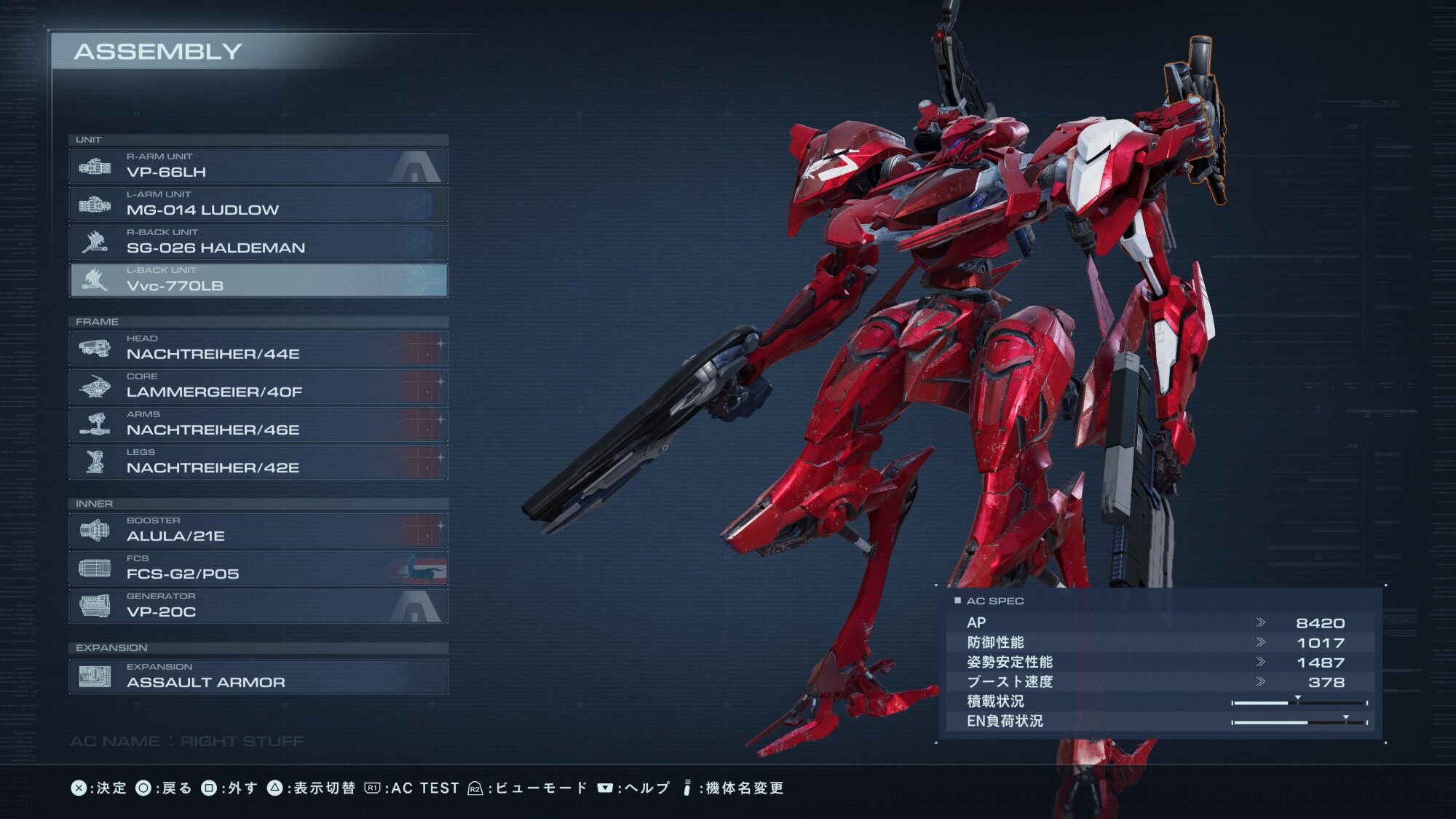Image resolution: width=1456 pixels, height=819 pixels.
Task: Select the FCS-G2/P05 slot
Action: click(x=258, y=568)
